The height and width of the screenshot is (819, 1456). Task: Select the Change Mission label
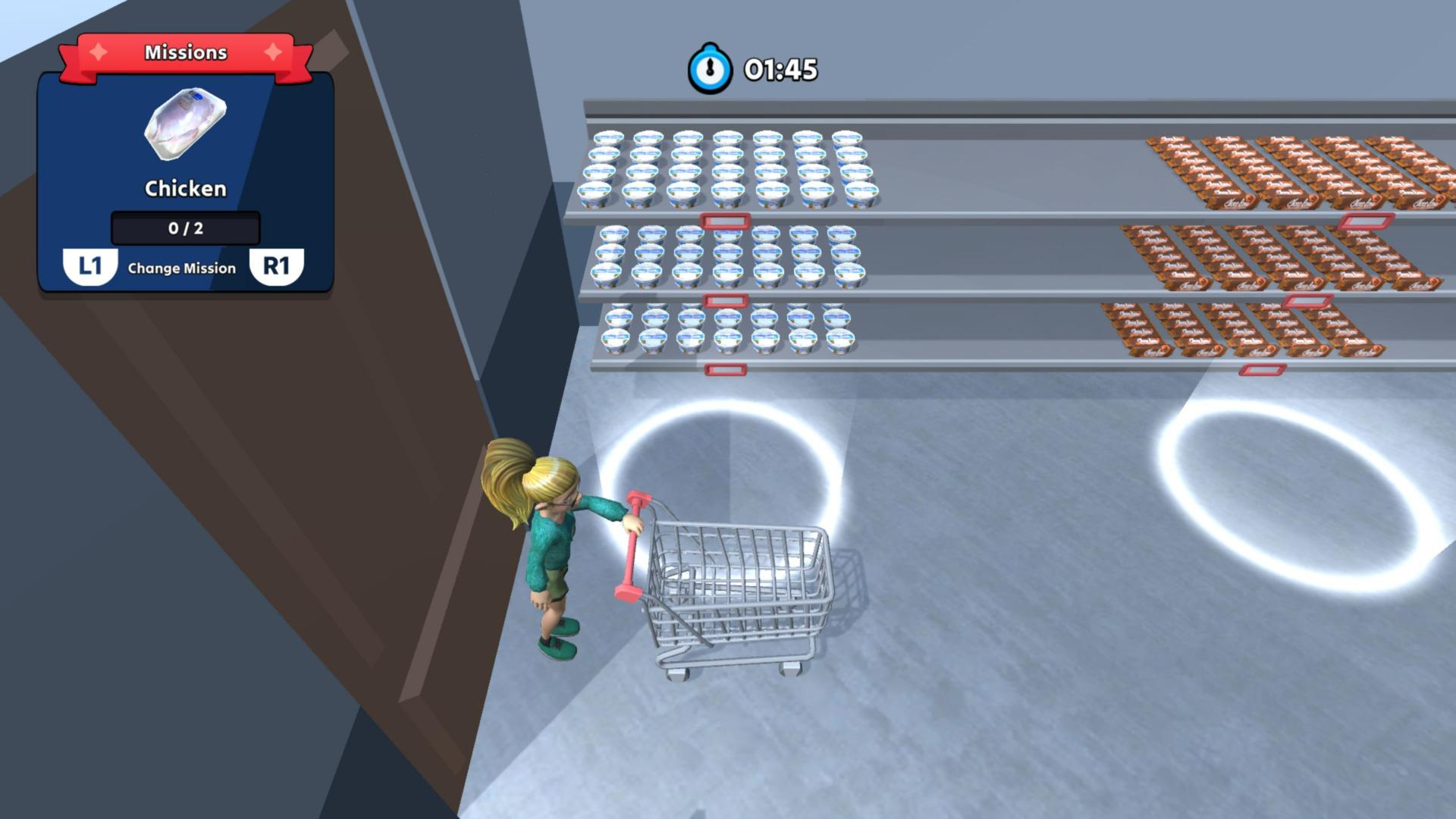184,267
